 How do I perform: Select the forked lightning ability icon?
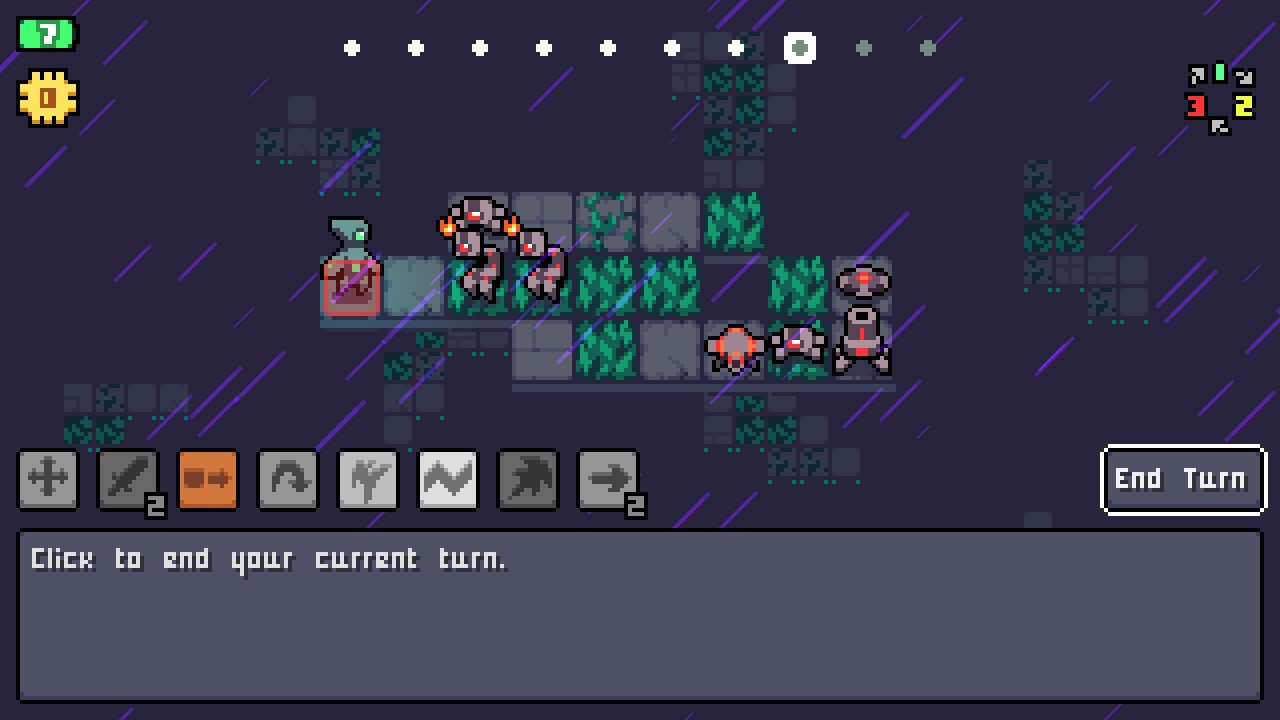pos(368,479)
